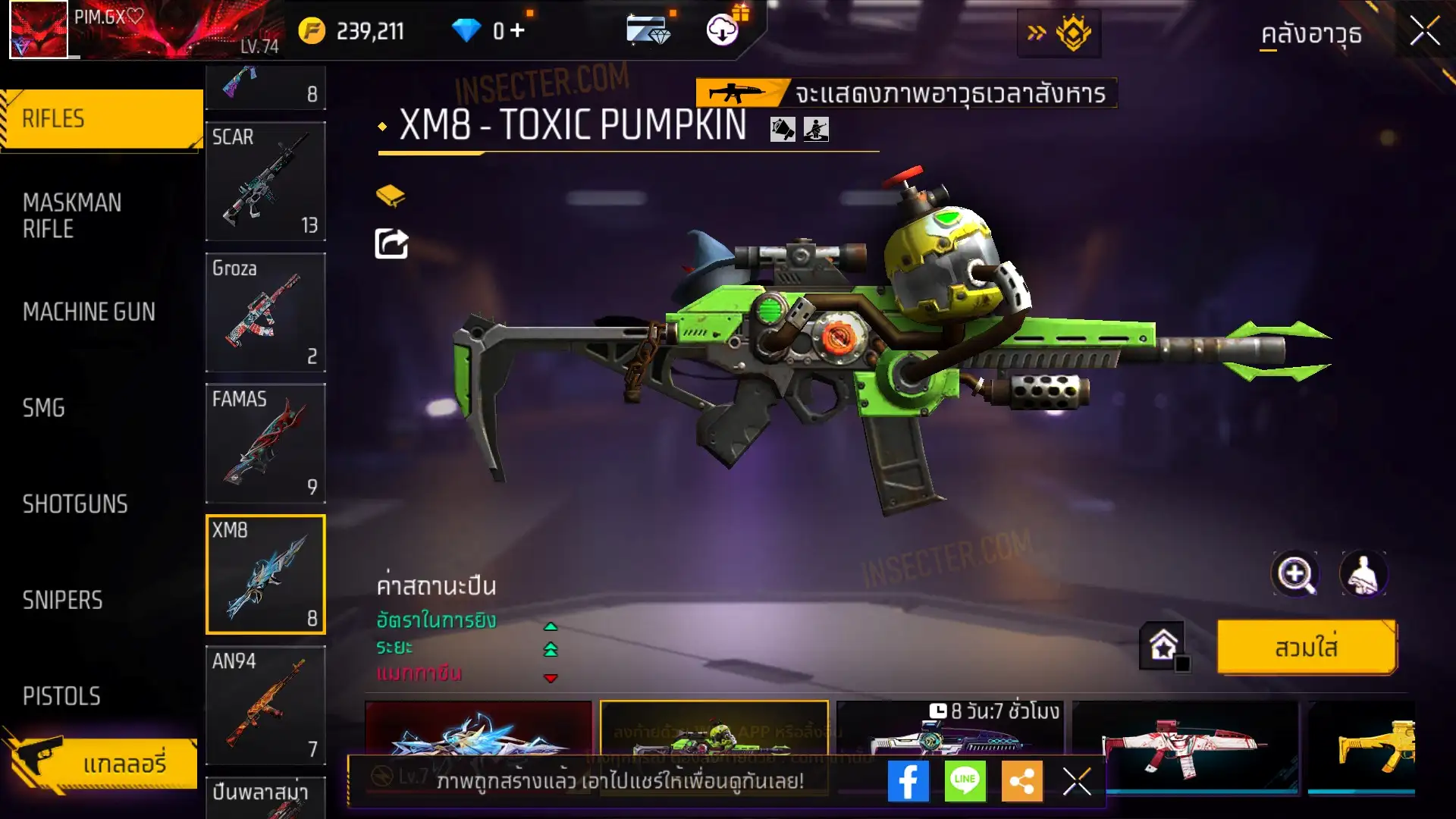Screen dimensions: 1456x819
Task: Select the FAMAS weapon tile
Action: 265,444
